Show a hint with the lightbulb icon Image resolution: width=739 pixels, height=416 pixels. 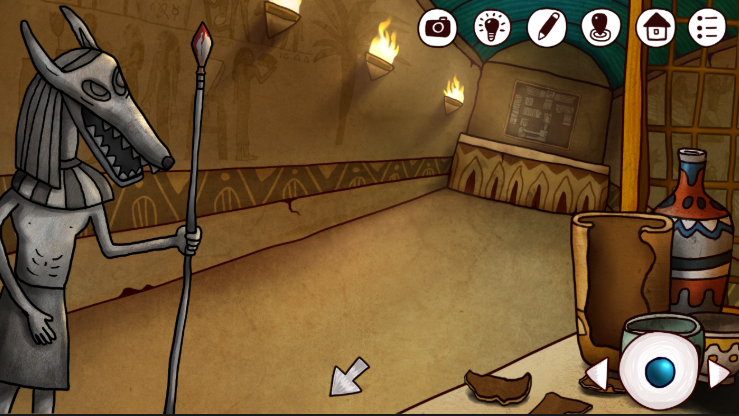coord(492,27)
